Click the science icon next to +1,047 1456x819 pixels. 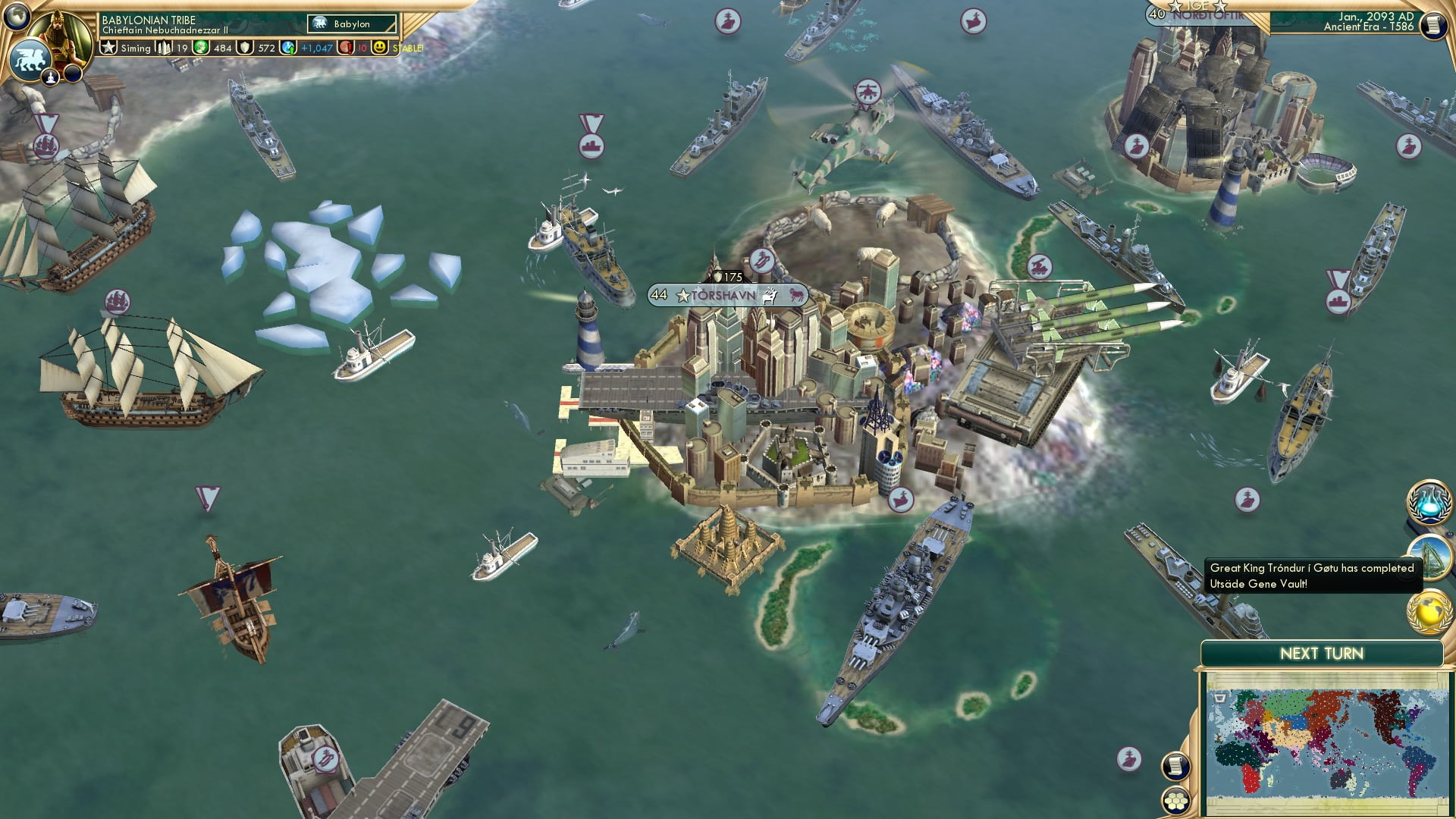(287, 47)
